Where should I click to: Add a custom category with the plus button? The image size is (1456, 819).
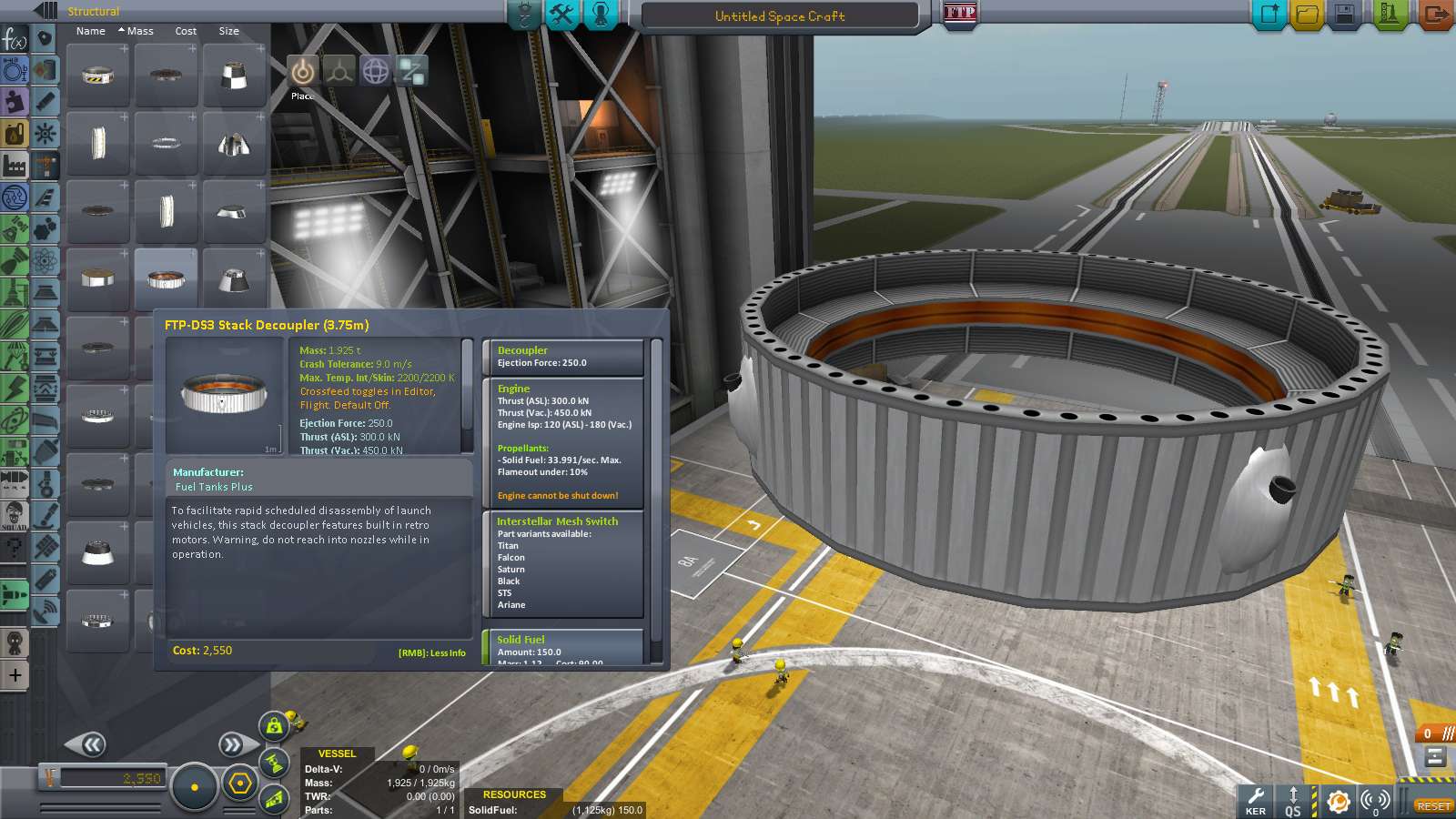[x=15, y=675]
